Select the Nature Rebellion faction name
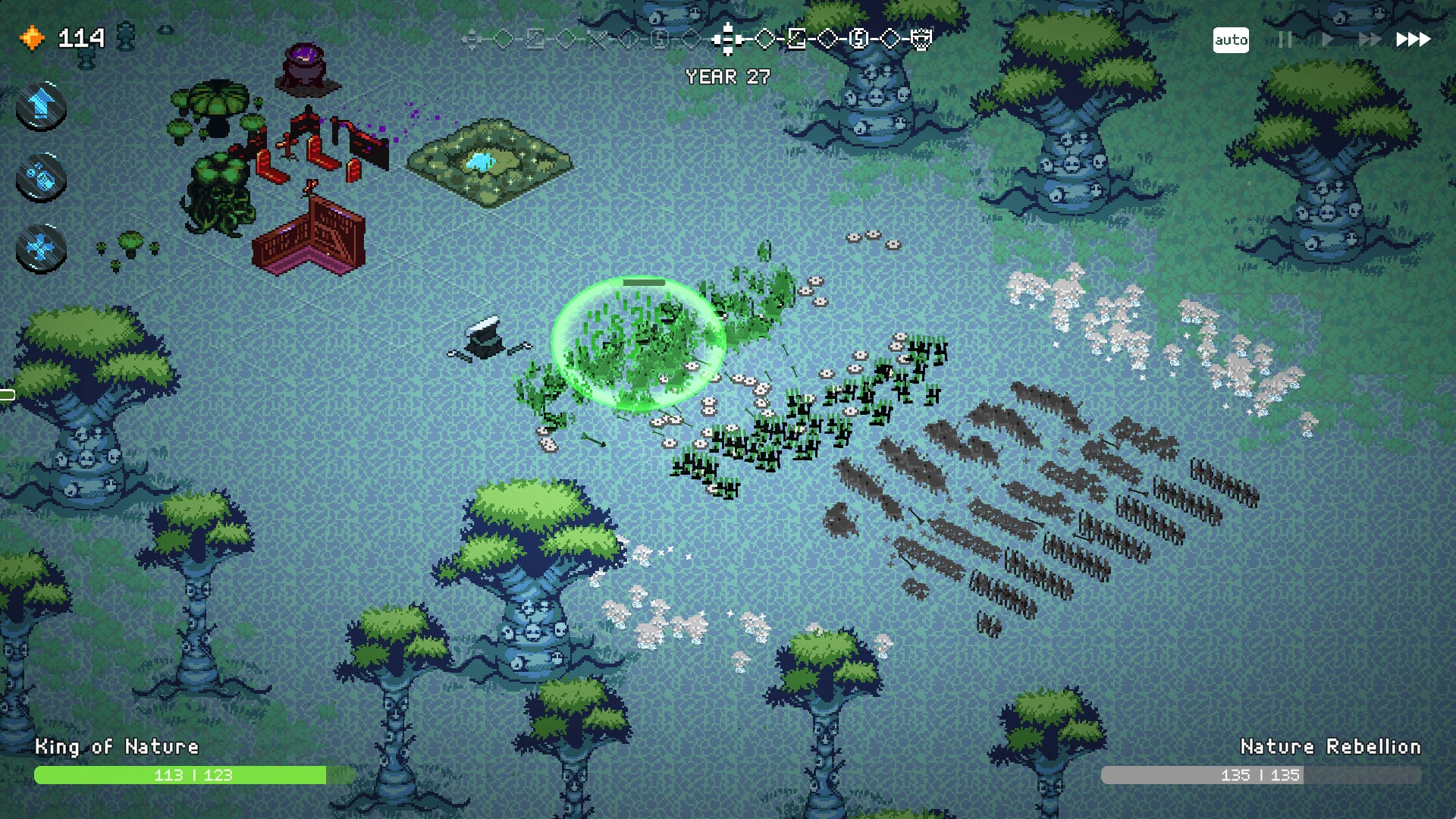This screenshot has width=1456, height=819. click(x=1332, y=746)
